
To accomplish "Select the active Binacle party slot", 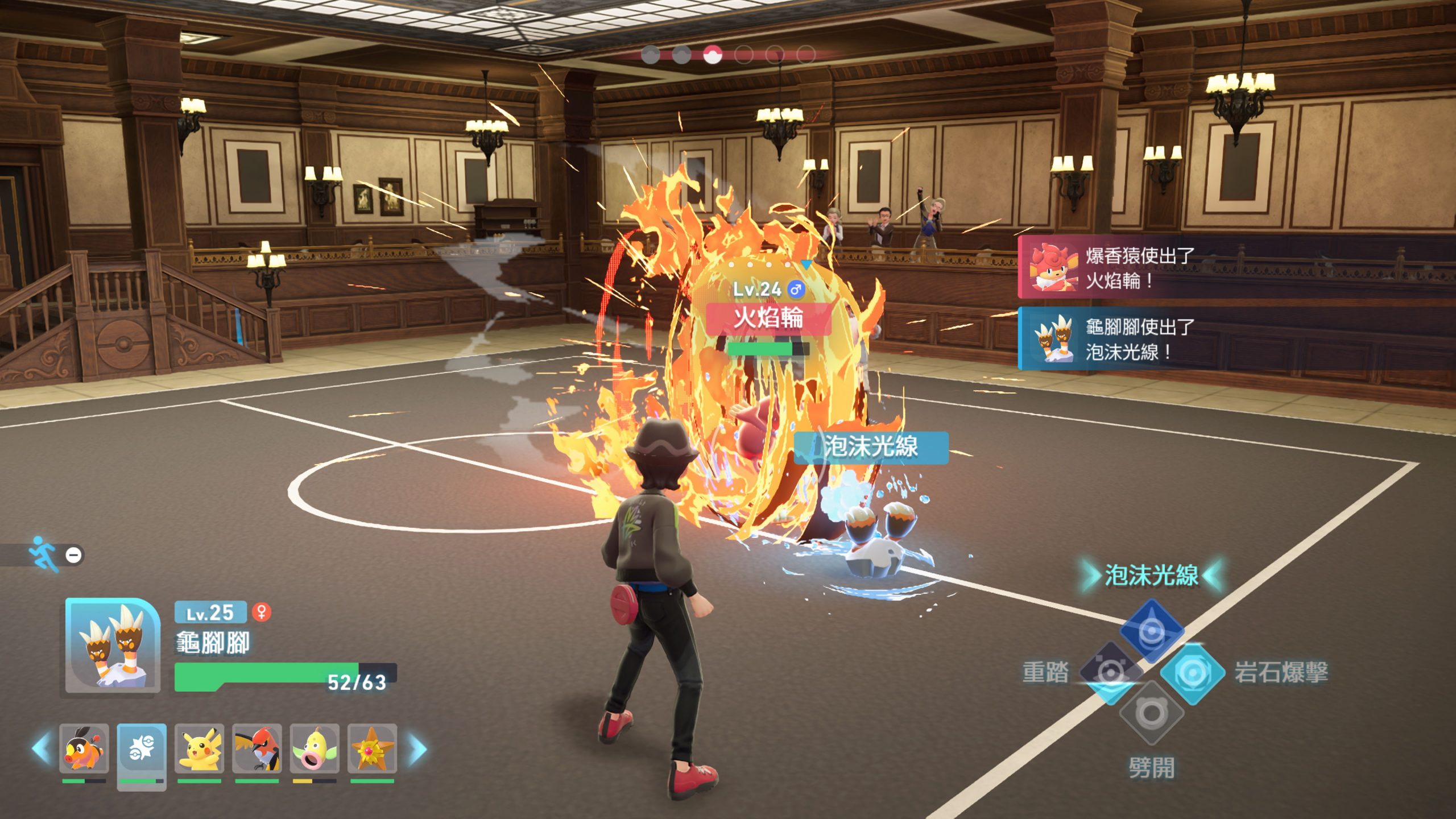I will [x=142, y=748].
